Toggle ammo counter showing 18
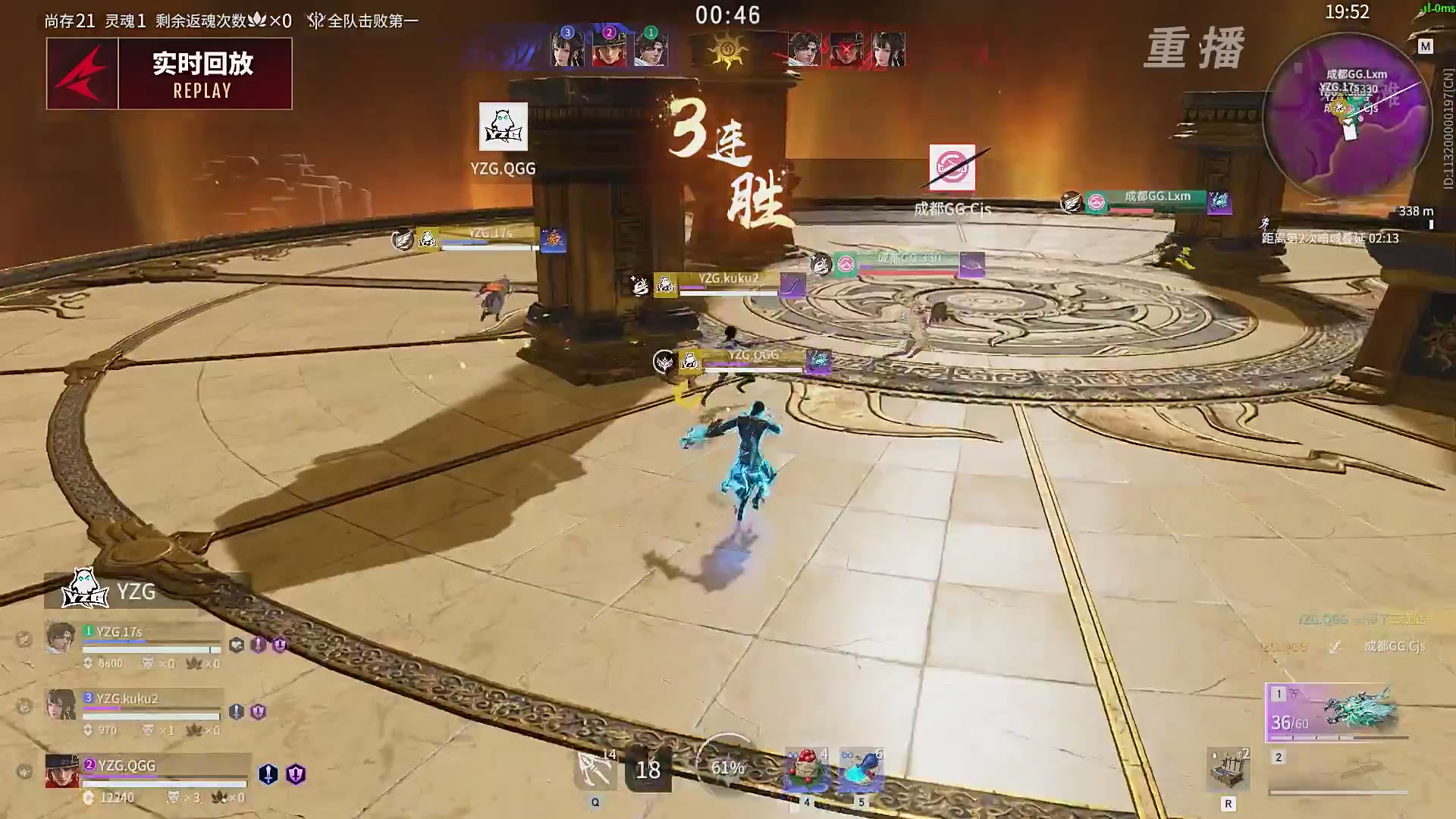 (648, 770)
